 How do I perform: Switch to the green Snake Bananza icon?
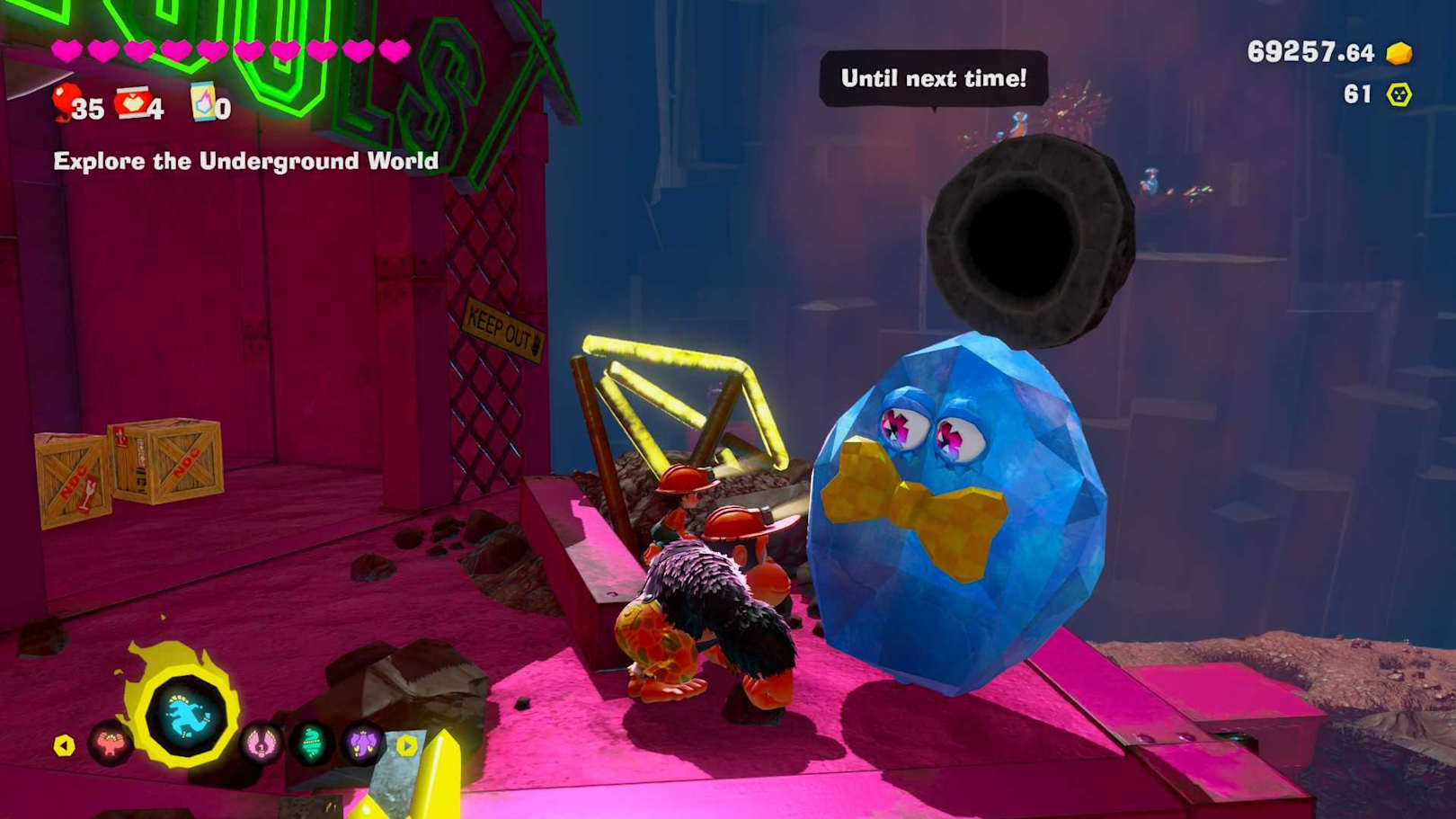point(312,743)
